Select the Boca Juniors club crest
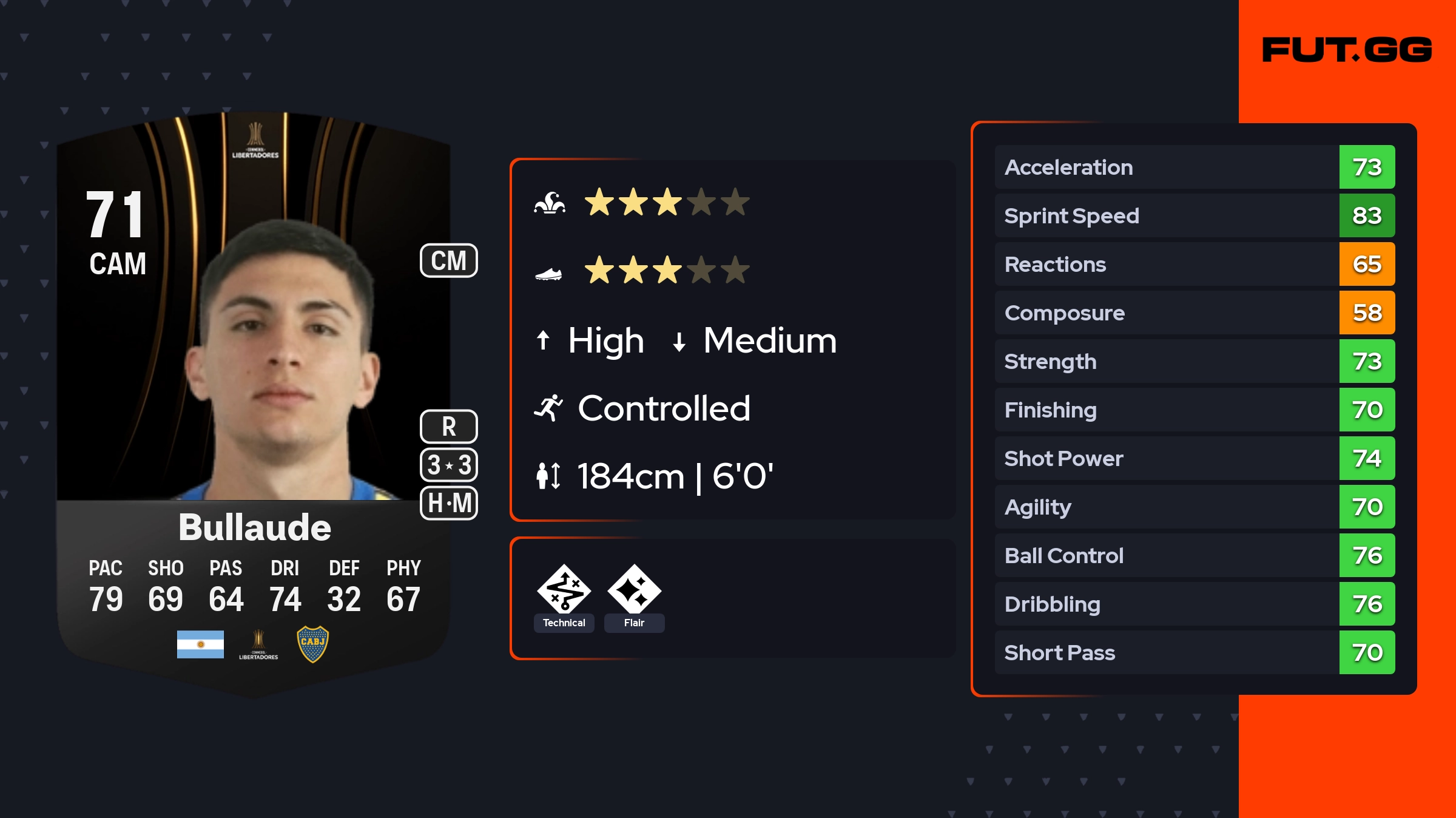1456x818 pixels. [x=312, y=644]
